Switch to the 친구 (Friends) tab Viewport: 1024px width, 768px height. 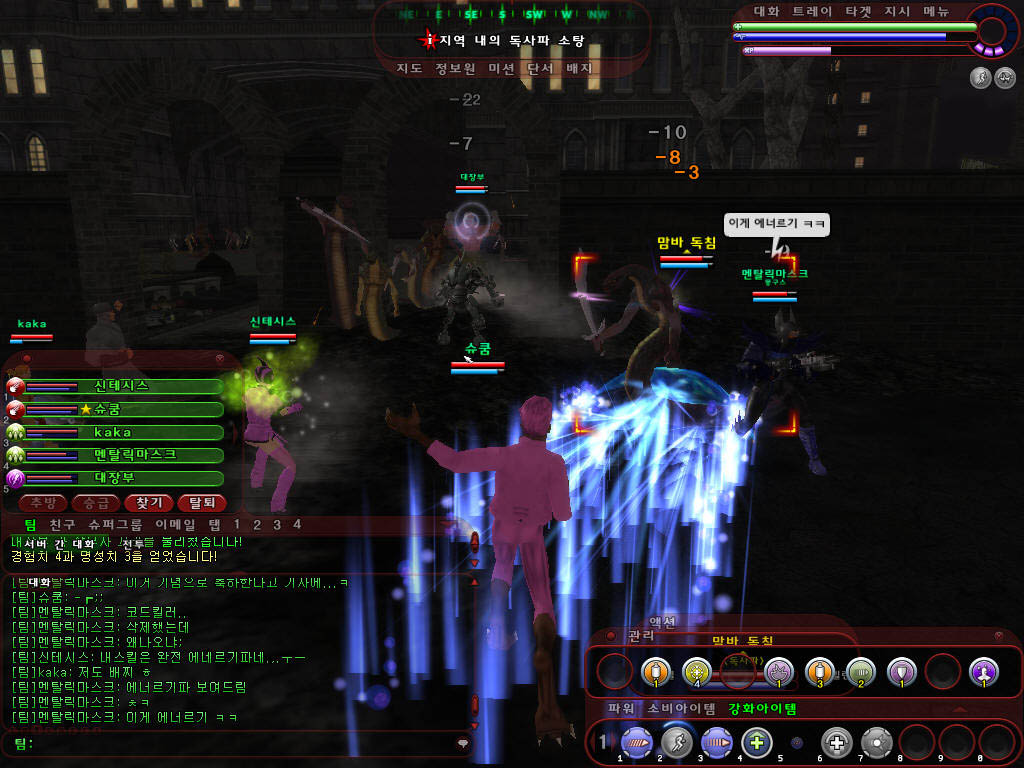[x=63, y=524]
